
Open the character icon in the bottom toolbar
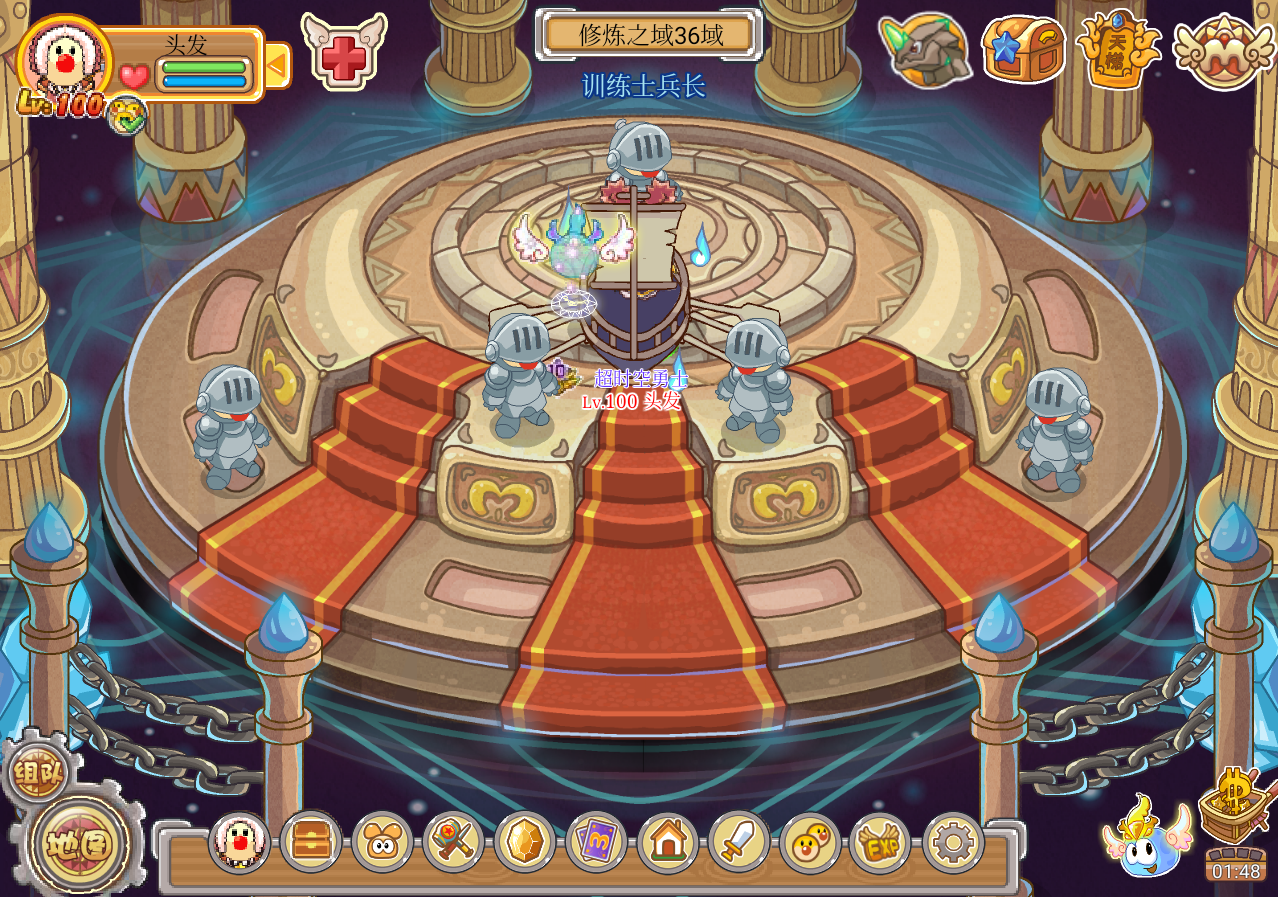[x=240, y=843]
